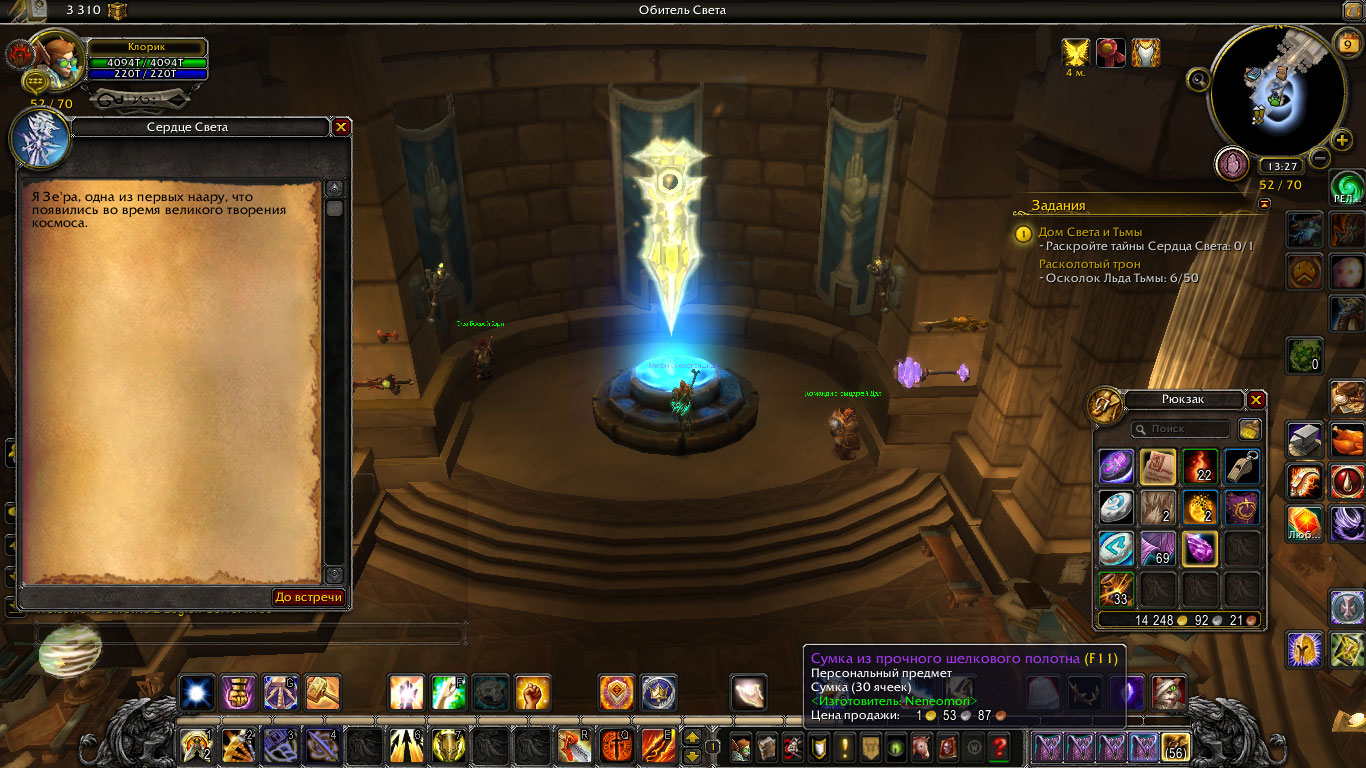The image size is (1366, 768).
Task: Close the Рюкзак bag window
Action: [x=1256, y=400]
